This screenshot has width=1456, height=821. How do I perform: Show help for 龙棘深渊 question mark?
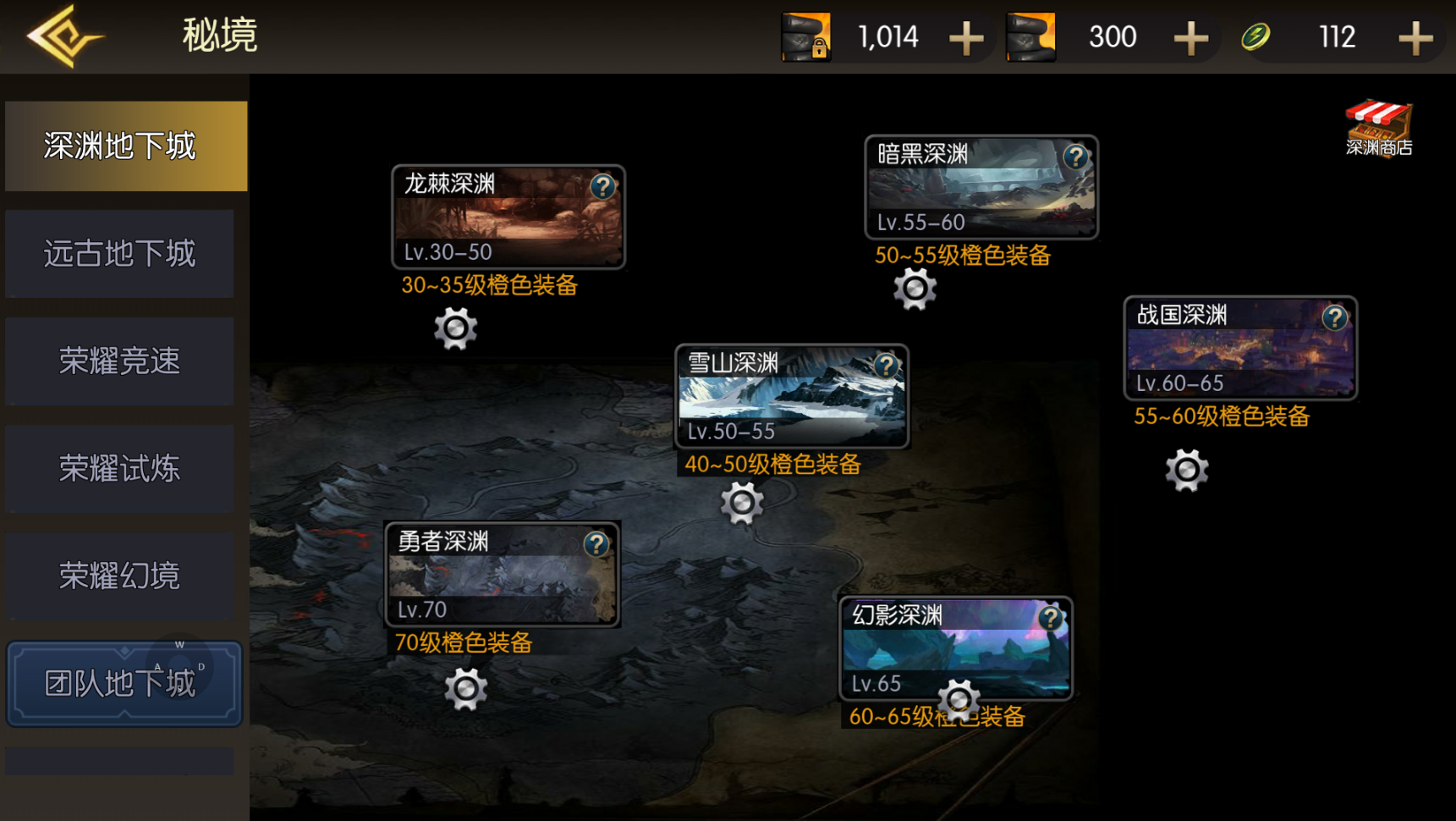(x=602, y=186)
